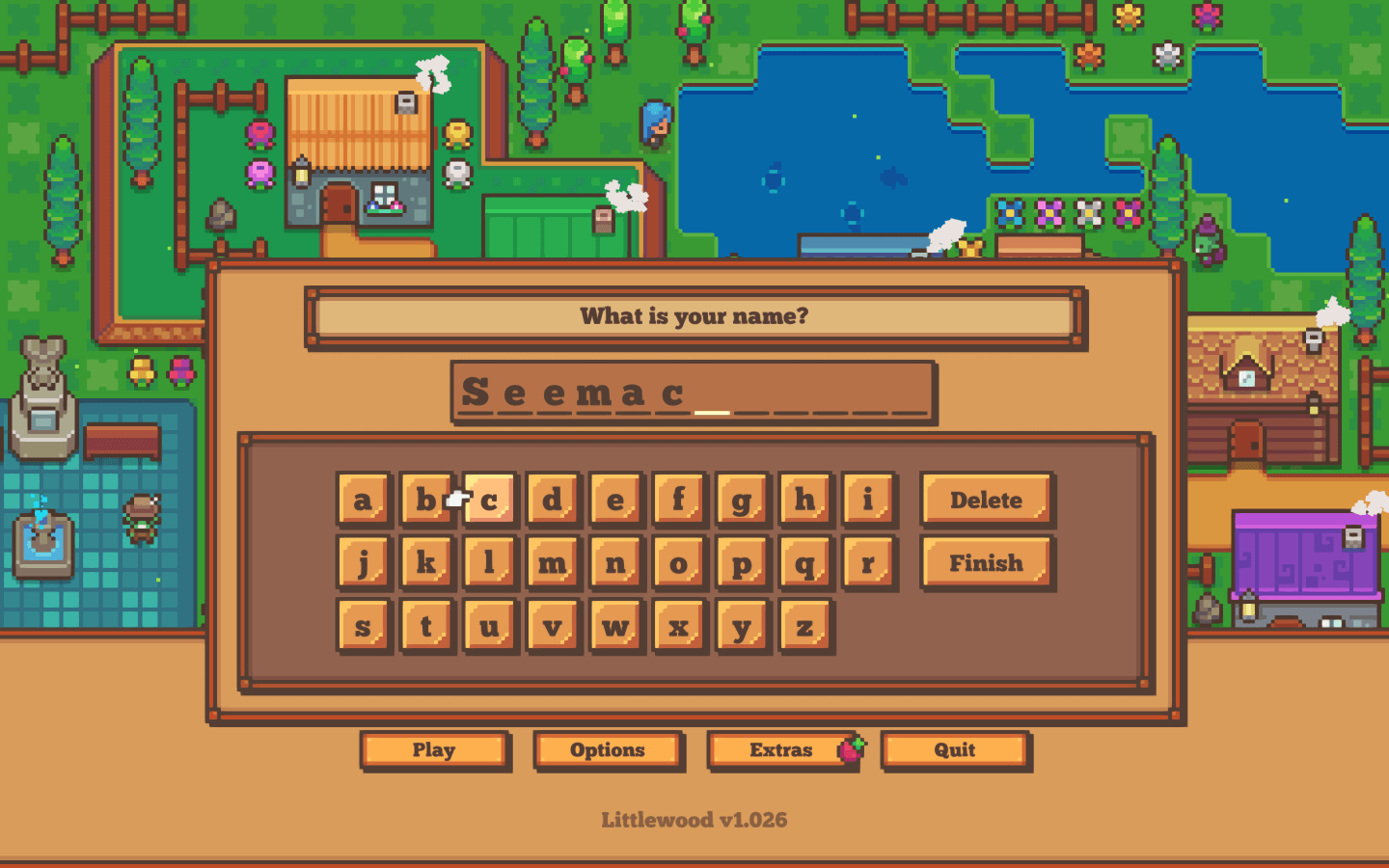1389x868 pixels.
Task: Open the Options menu
Action: [608, 750]
